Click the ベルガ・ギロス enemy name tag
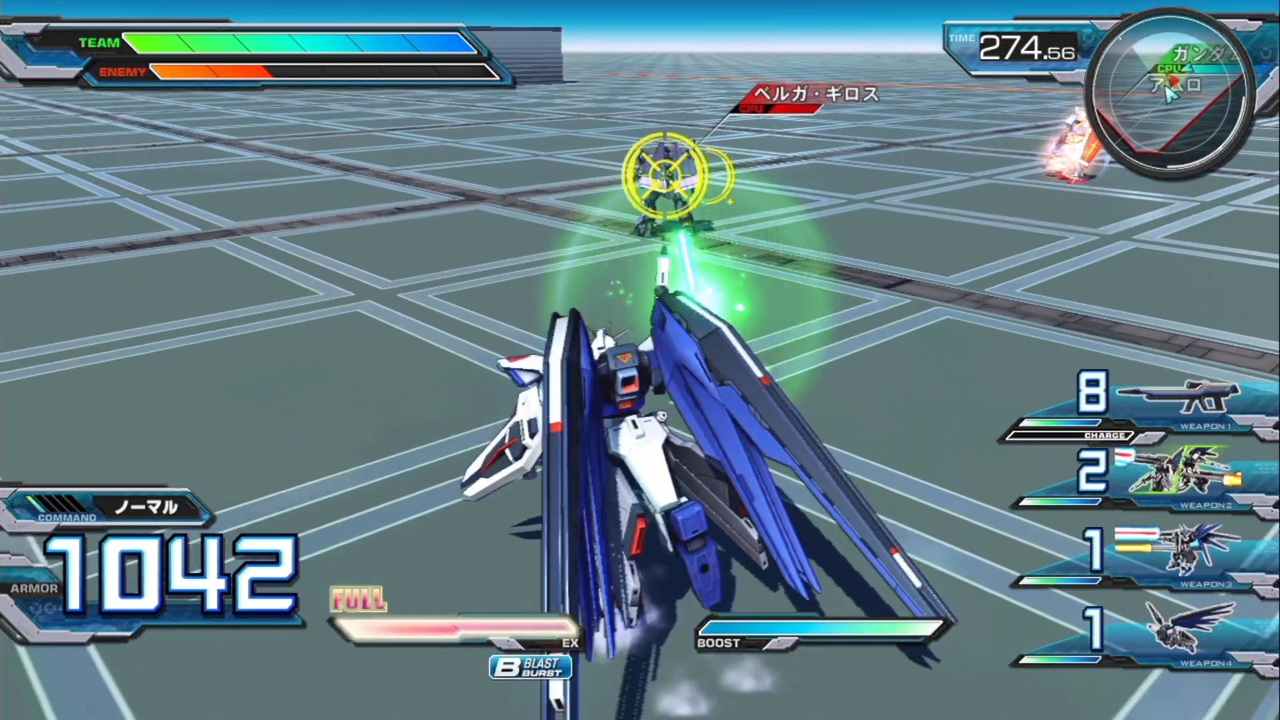The height and width of the screenshot is (720, 1280). point(815,94)
